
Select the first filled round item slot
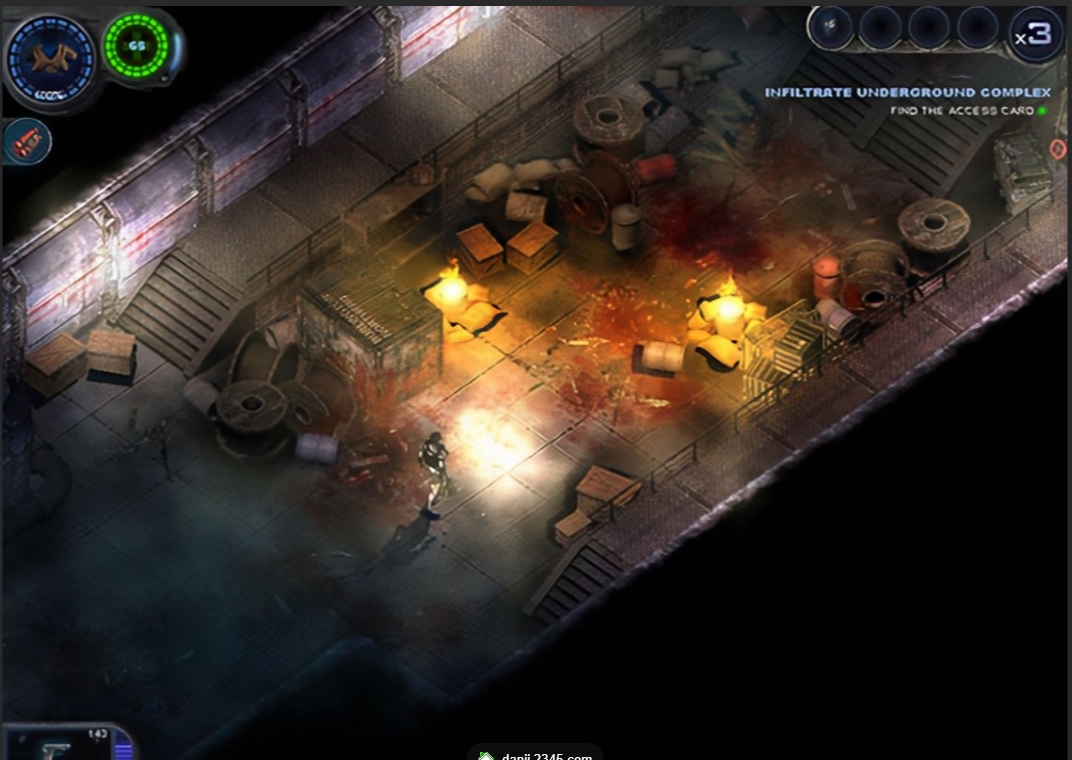pos(830,27)
